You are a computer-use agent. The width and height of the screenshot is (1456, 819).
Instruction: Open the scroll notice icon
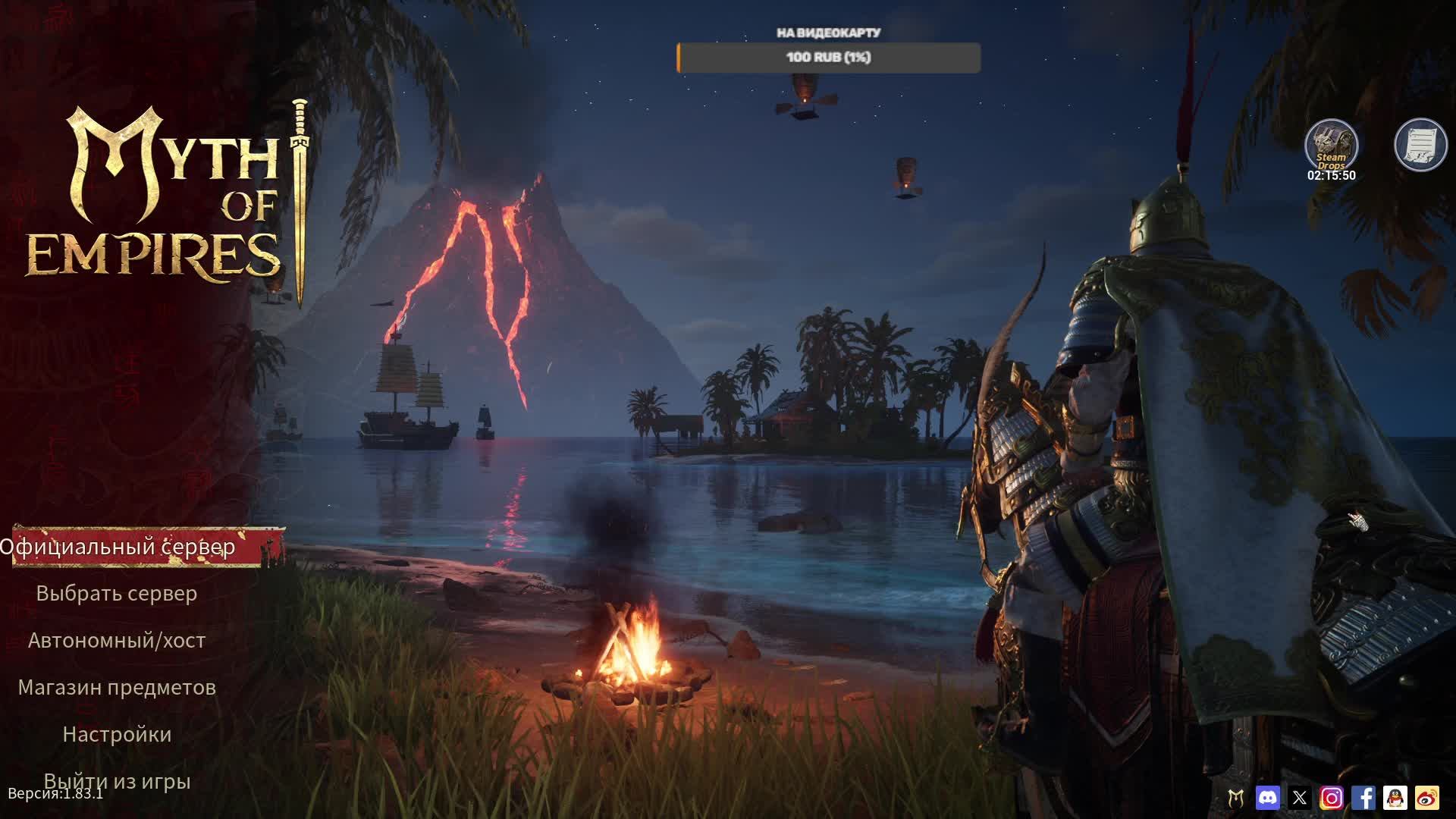1420,144
